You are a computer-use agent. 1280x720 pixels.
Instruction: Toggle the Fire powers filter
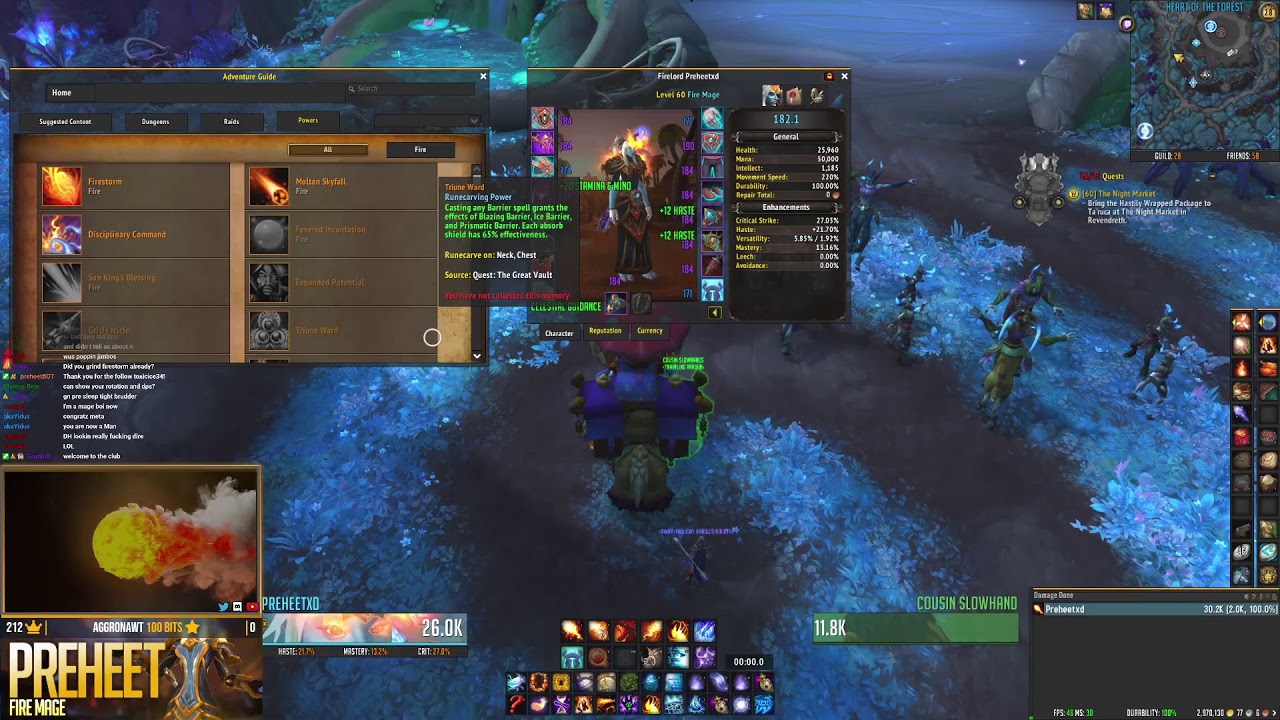(x=419, y=149)
